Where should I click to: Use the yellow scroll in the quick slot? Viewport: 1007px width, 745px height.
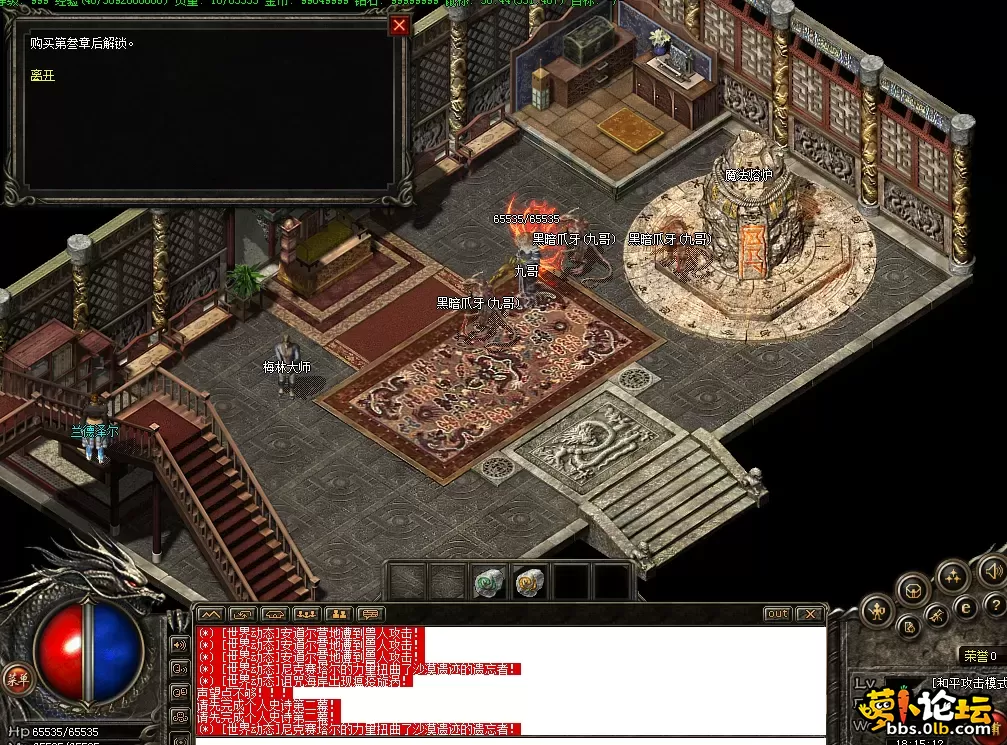[528, 582]
